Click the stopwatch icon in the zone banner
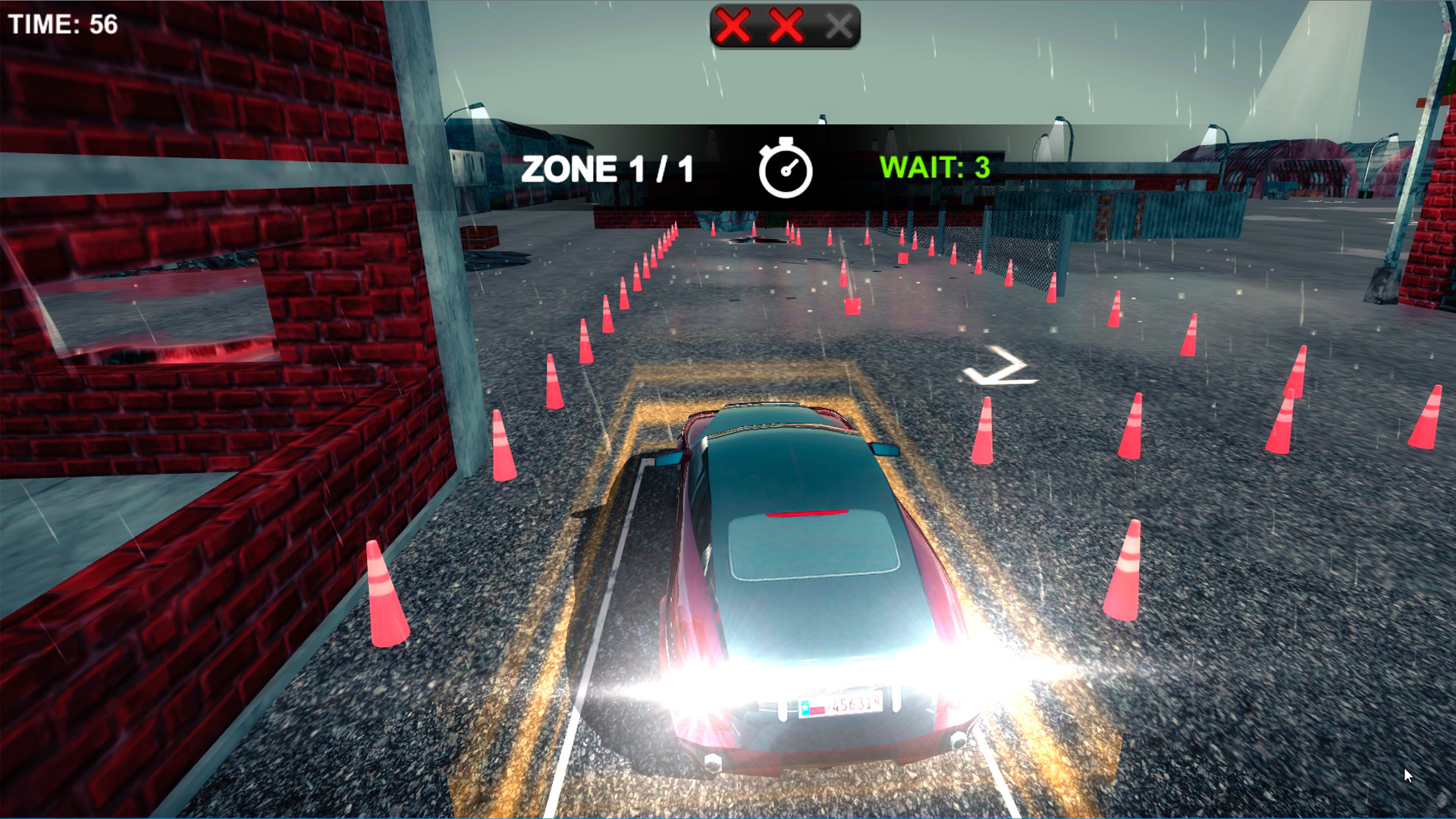 (x=785, y=171)
